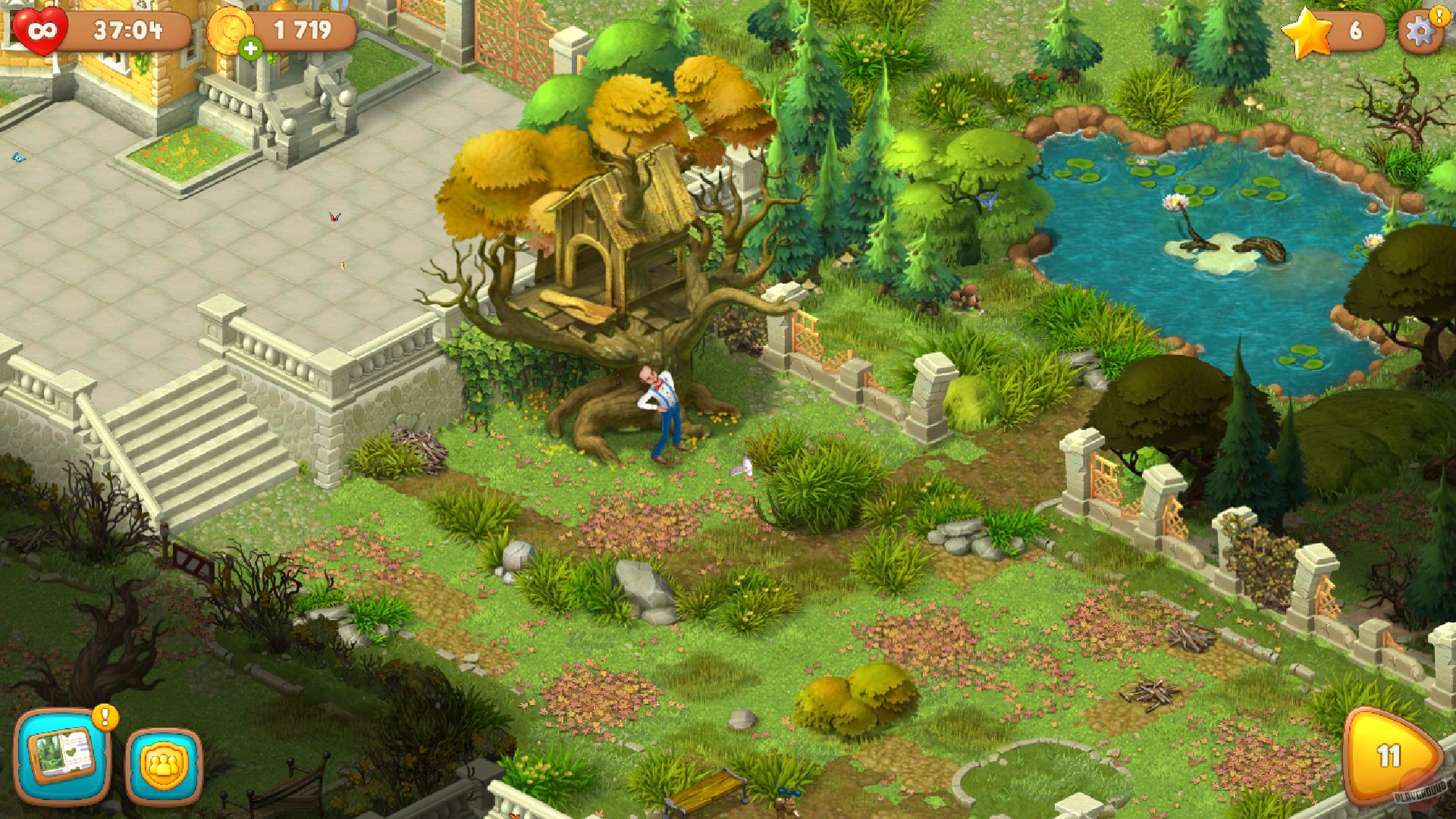
Task: Open the Settings gear menu
Action: [x=1419, y=32]
